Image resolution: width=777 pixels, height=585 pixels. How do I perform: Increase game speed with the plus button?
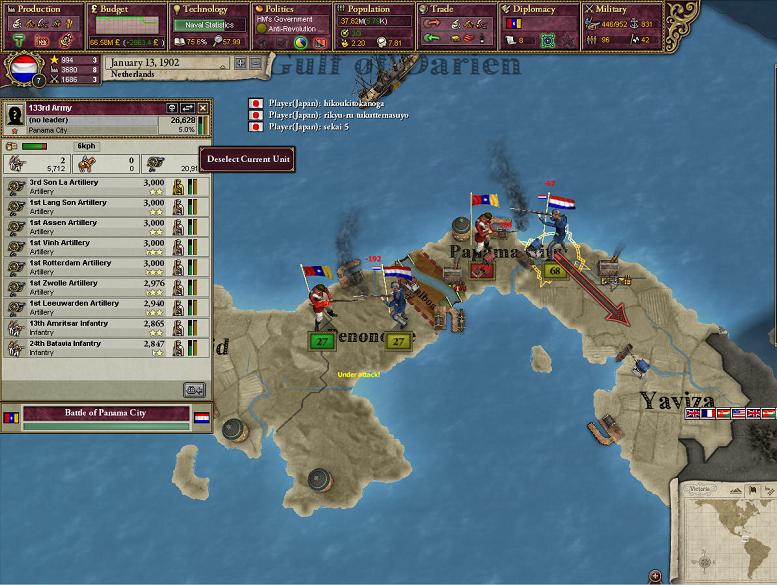[240, 63]
